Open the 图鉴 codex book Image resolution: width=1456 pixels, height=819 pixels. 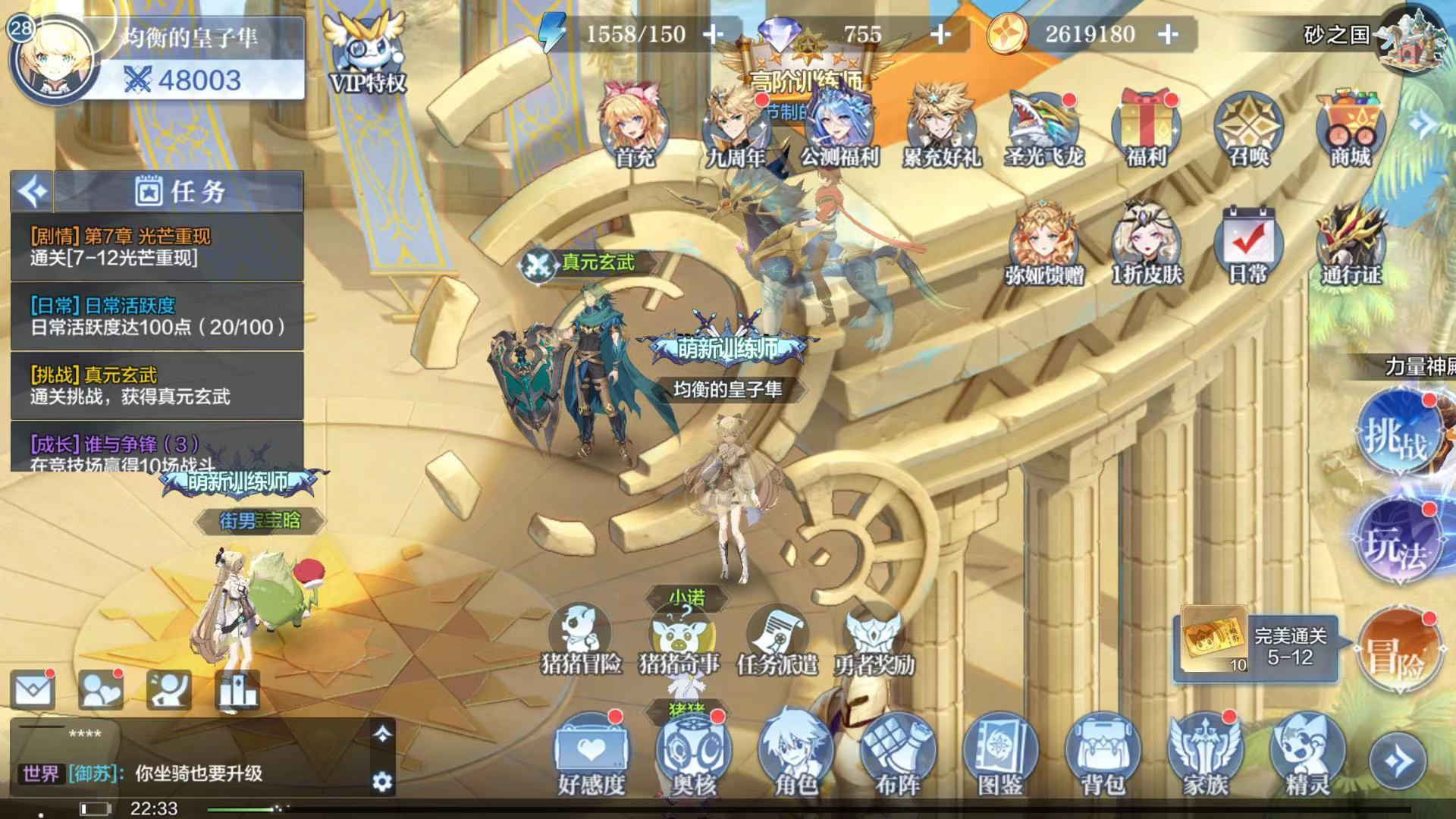[x=1000, y=753]
